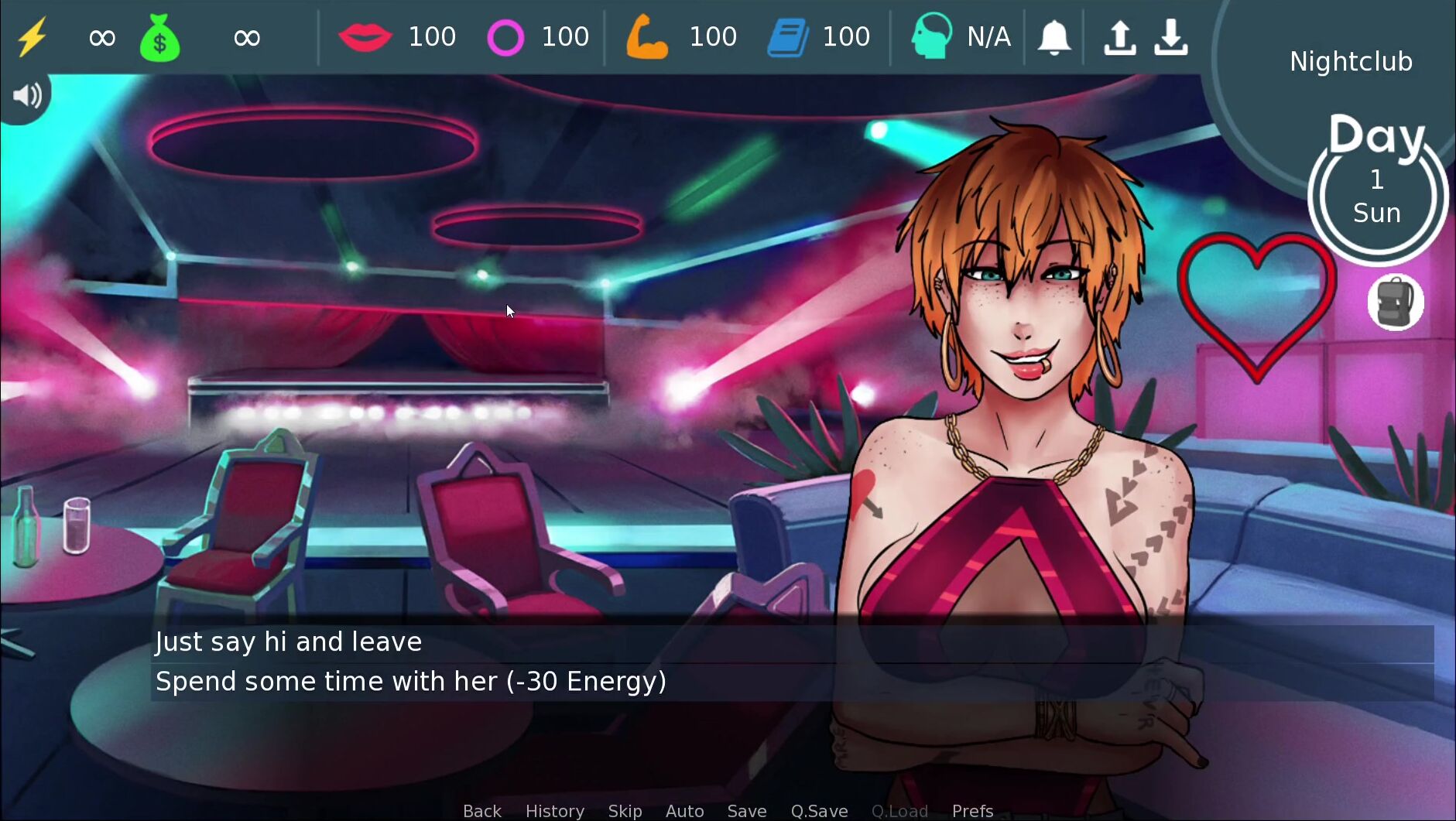
Task: Turn on Auto advance
Action: tap(684, 810)
